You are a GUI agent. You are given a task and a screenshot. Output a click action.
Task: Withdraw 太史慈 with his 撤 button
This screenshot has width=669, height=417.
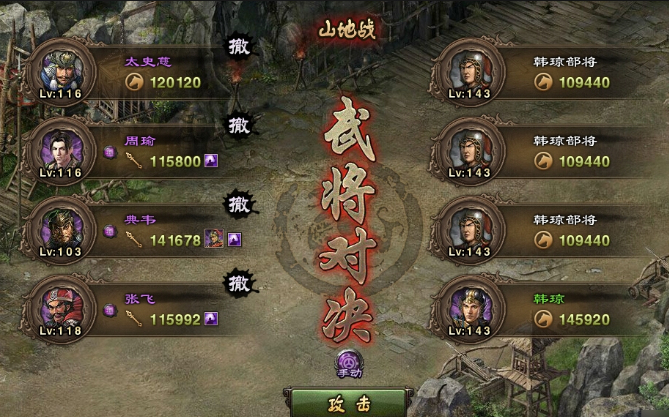point(239,47)
